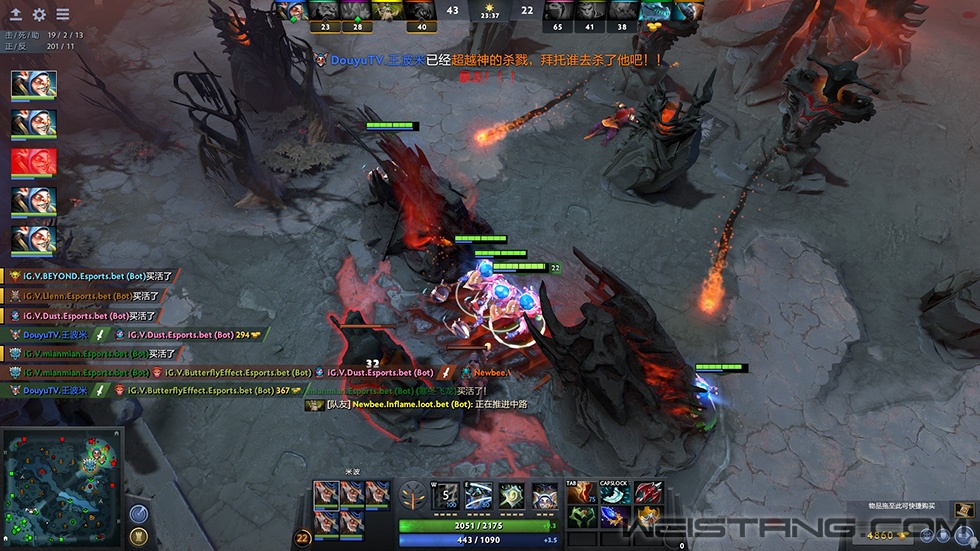Click the upward arrow icon beside the gear

[x=16, y=15]
